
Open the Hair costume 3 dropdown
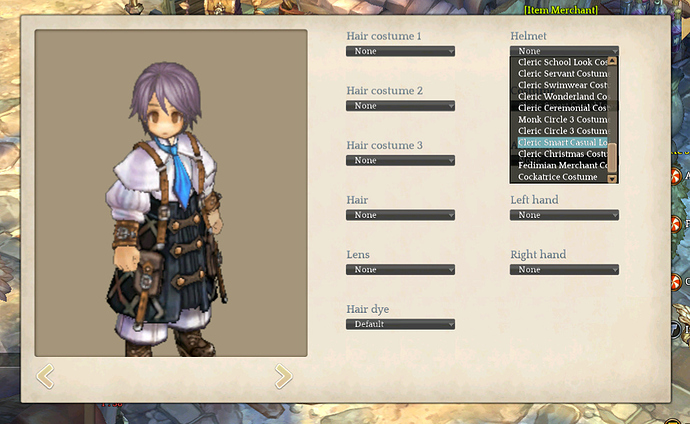[x=400, y=160]
